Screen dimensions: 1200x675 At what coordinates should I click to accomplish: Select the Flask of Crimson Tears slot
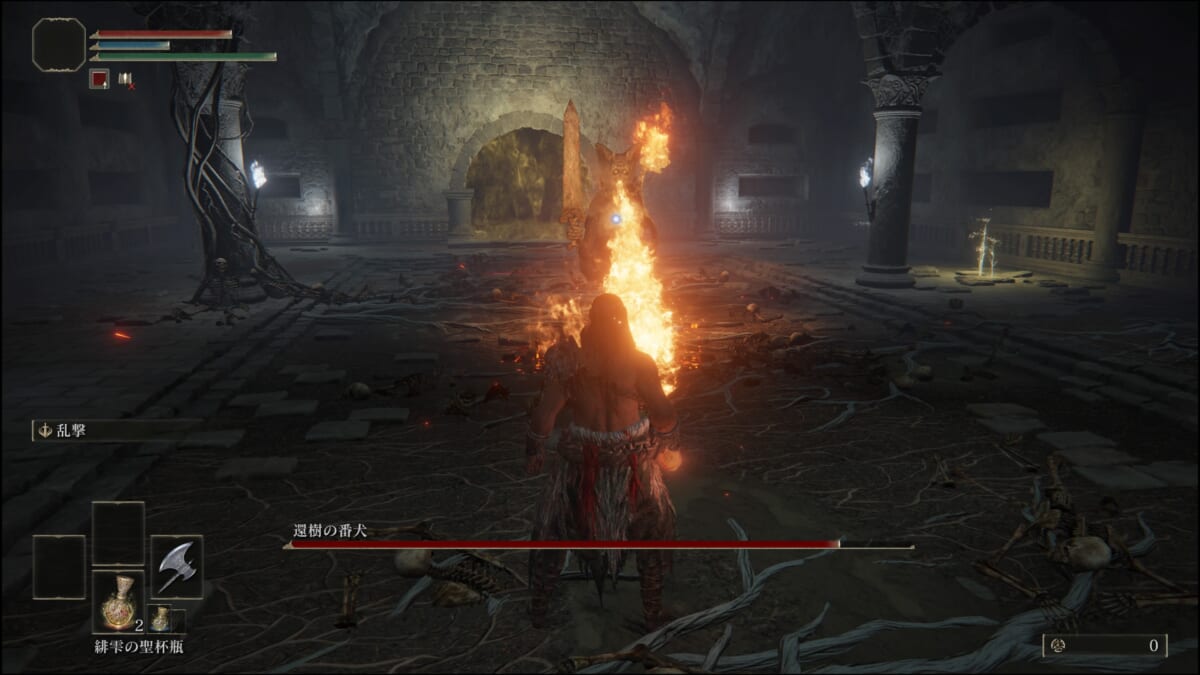point(118,601)
